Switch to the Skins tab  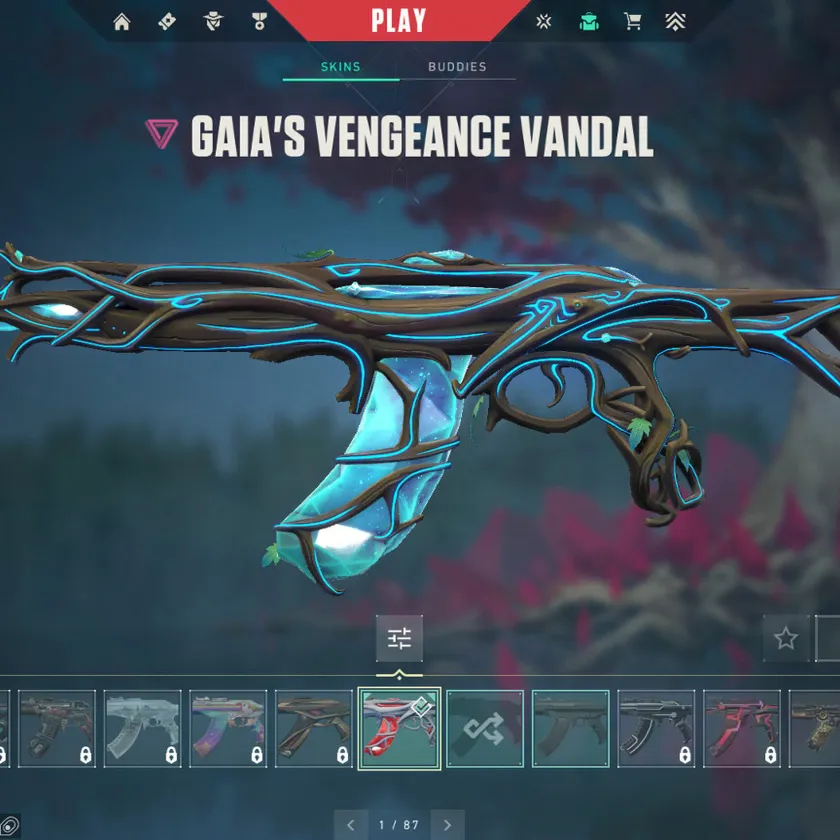tap(340, 67)
